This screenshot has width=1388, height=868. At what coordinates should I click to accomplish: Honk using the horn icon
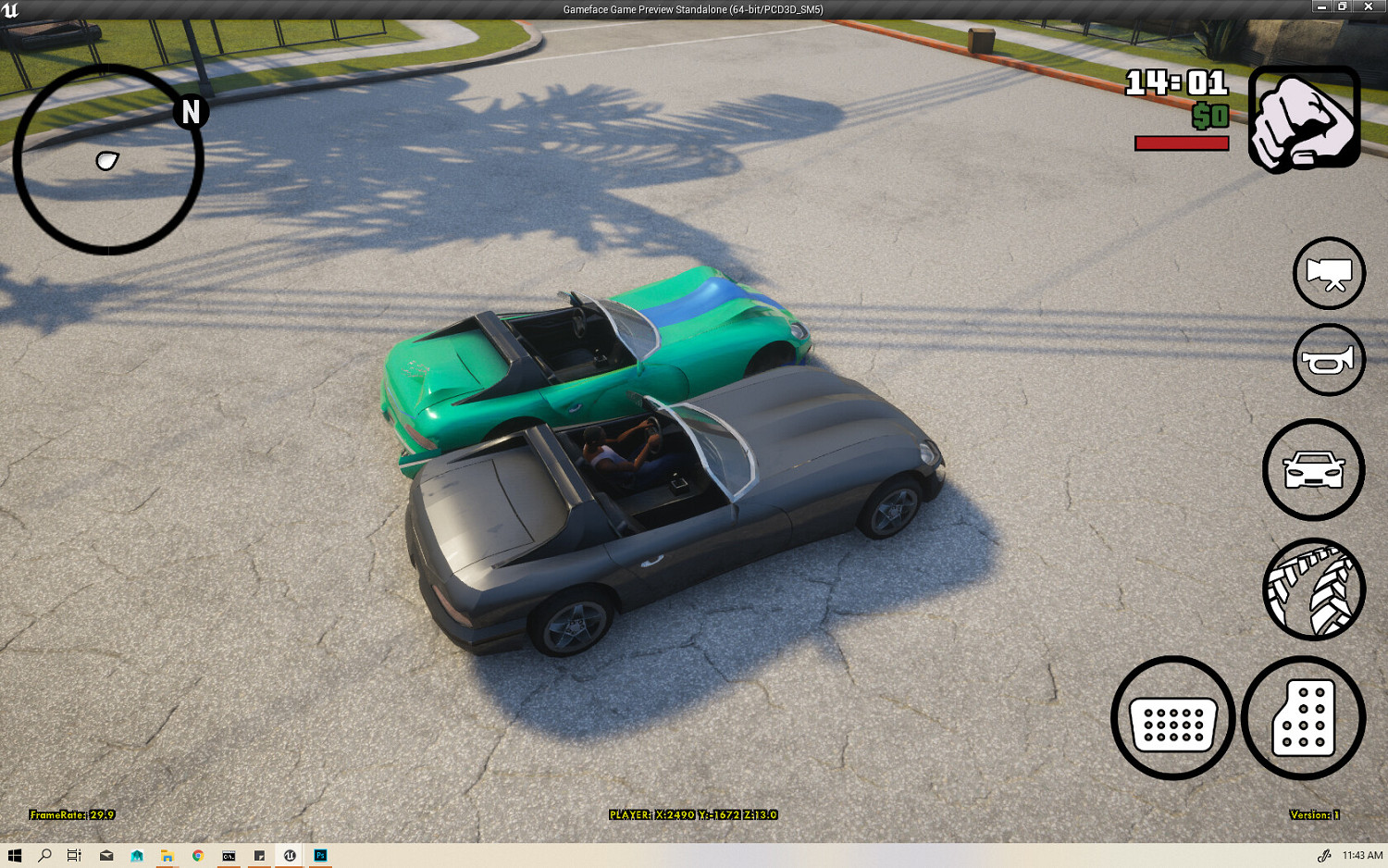[1330, 360]
